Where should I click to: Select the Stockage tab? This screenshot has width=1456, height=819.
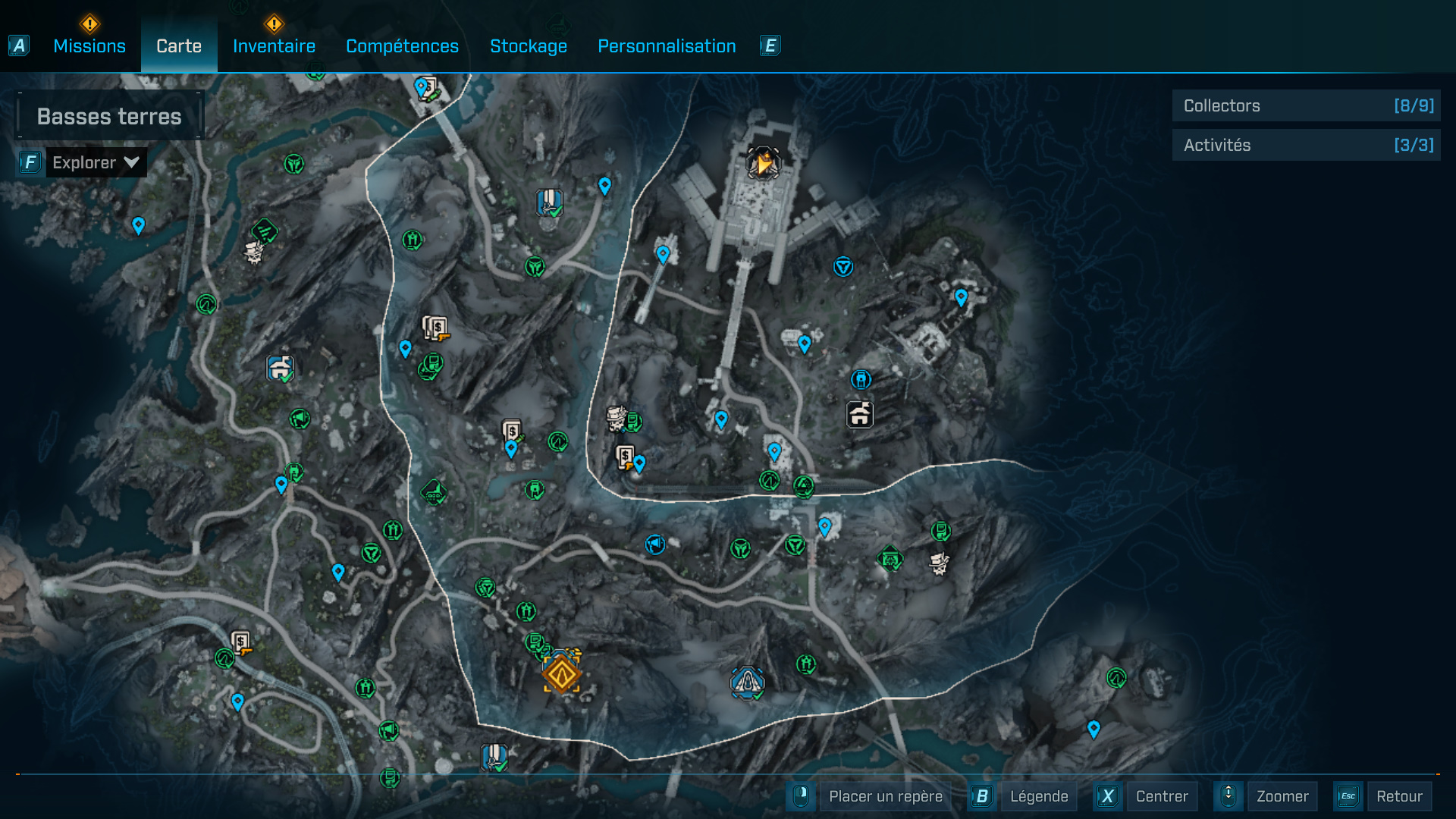[528, 46]
